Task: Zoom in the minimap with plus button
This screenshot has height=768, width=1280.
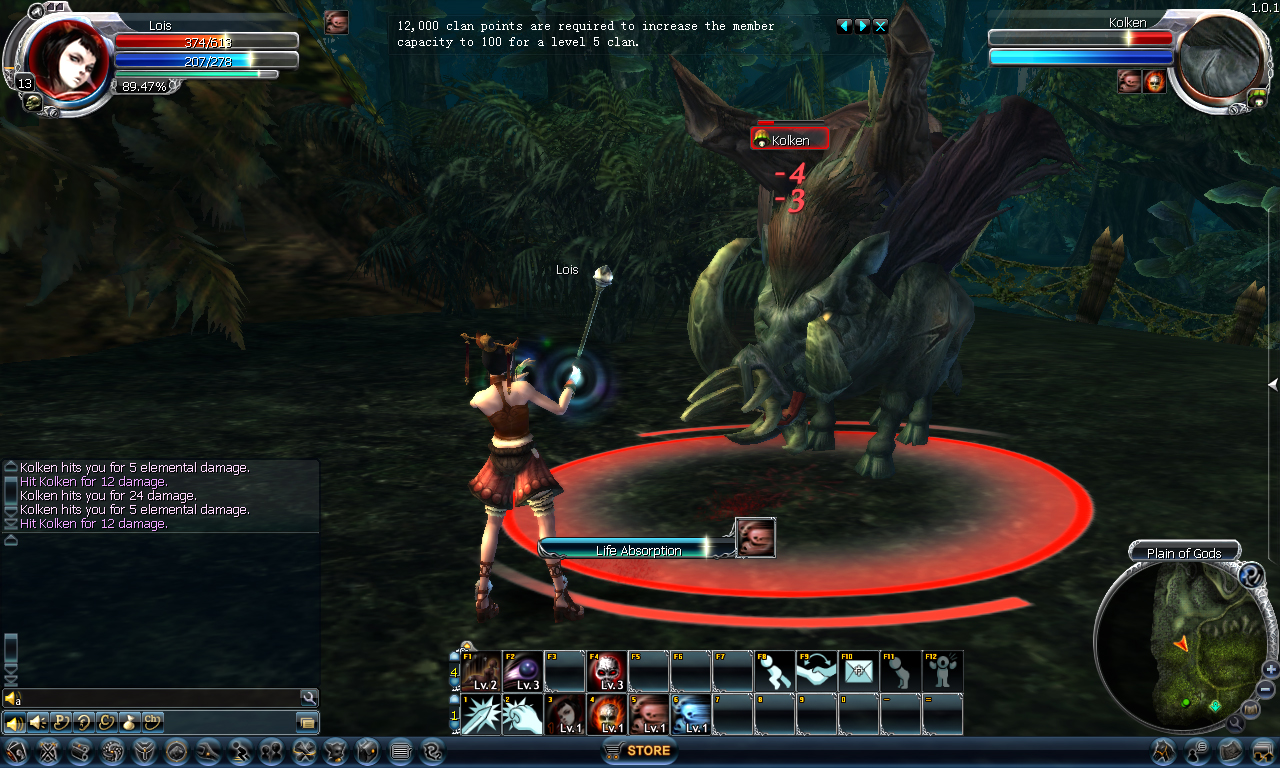Action: point(1271,669)
